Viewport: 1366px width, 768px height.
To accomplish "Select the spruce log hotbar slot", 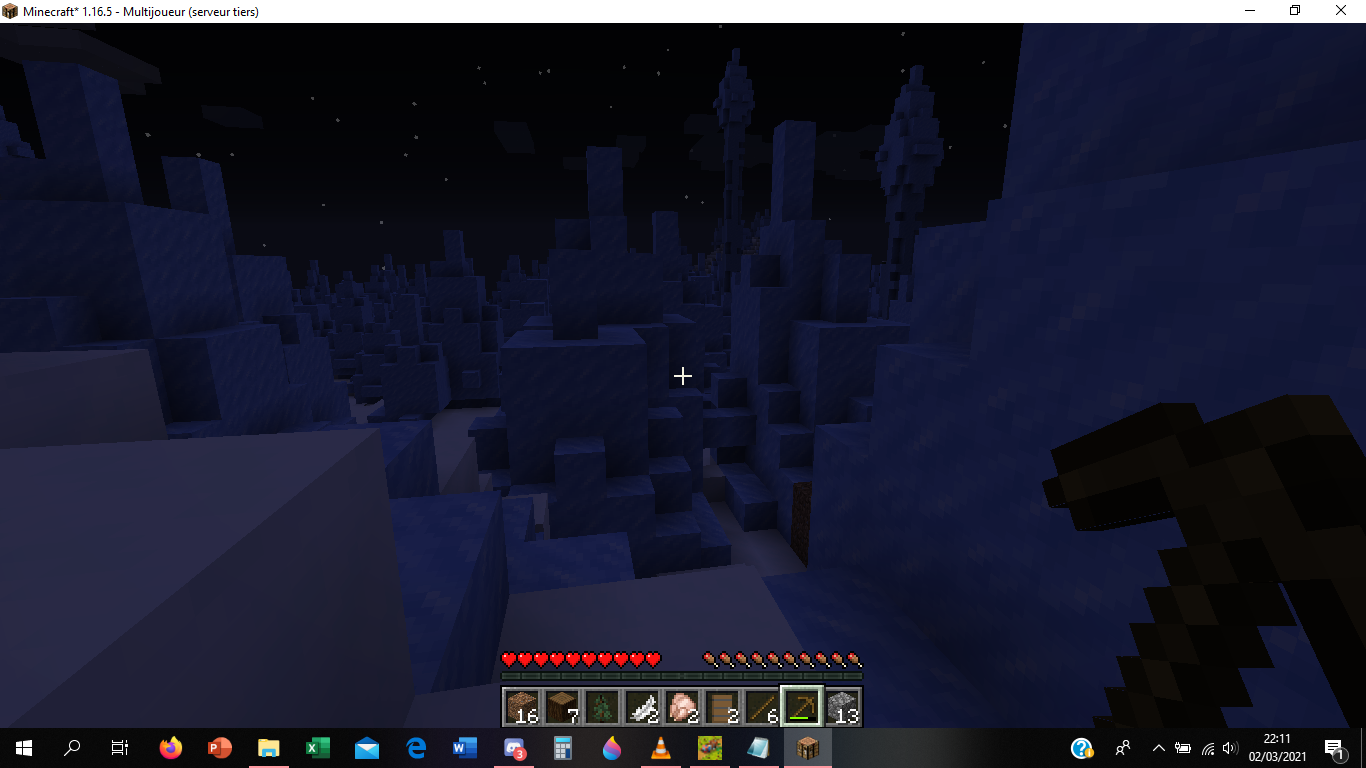I will pos(561,706).
